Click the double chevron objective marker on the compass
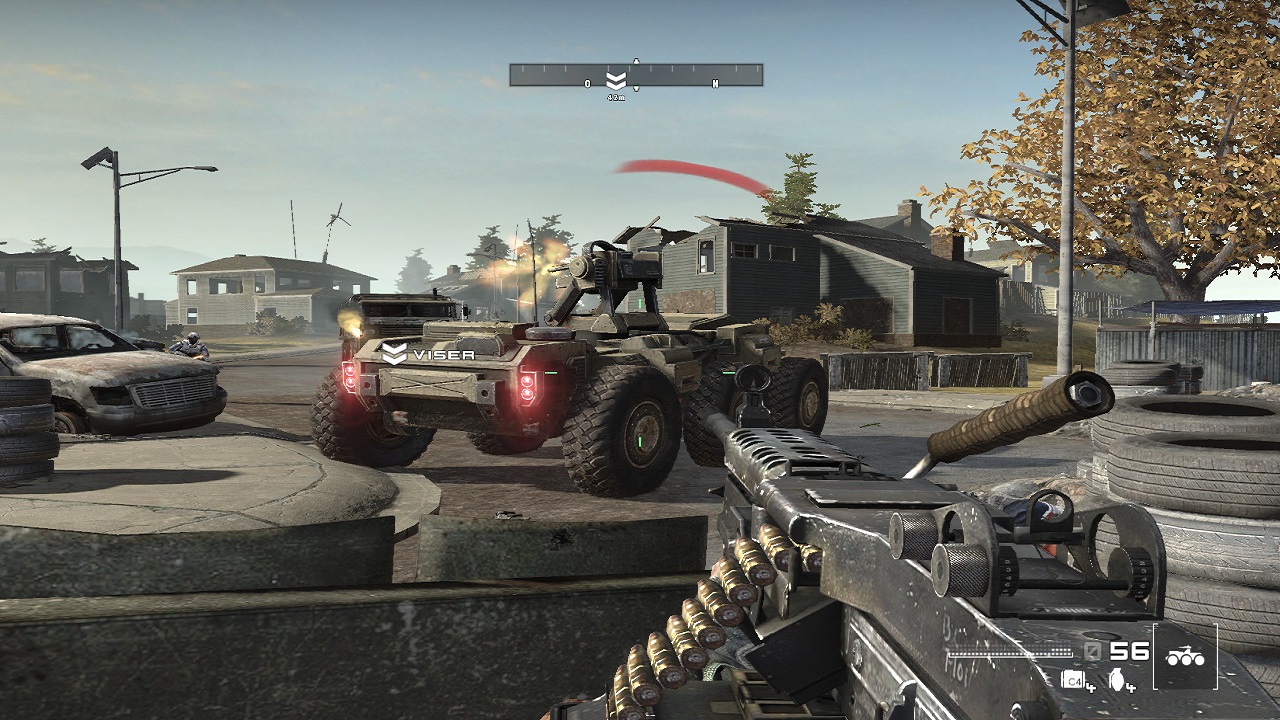1280x720 pixels. click(x=616, y=78)
